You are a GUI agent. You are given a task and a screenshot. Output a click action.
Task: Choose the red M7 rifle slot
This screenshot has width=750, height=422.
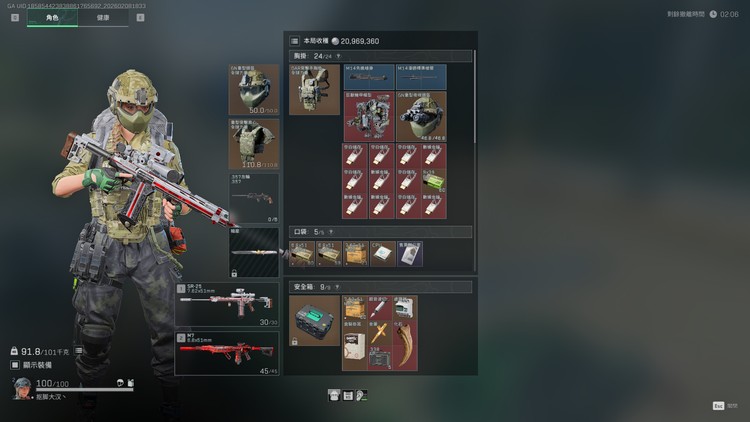click(x=227, y=352)
